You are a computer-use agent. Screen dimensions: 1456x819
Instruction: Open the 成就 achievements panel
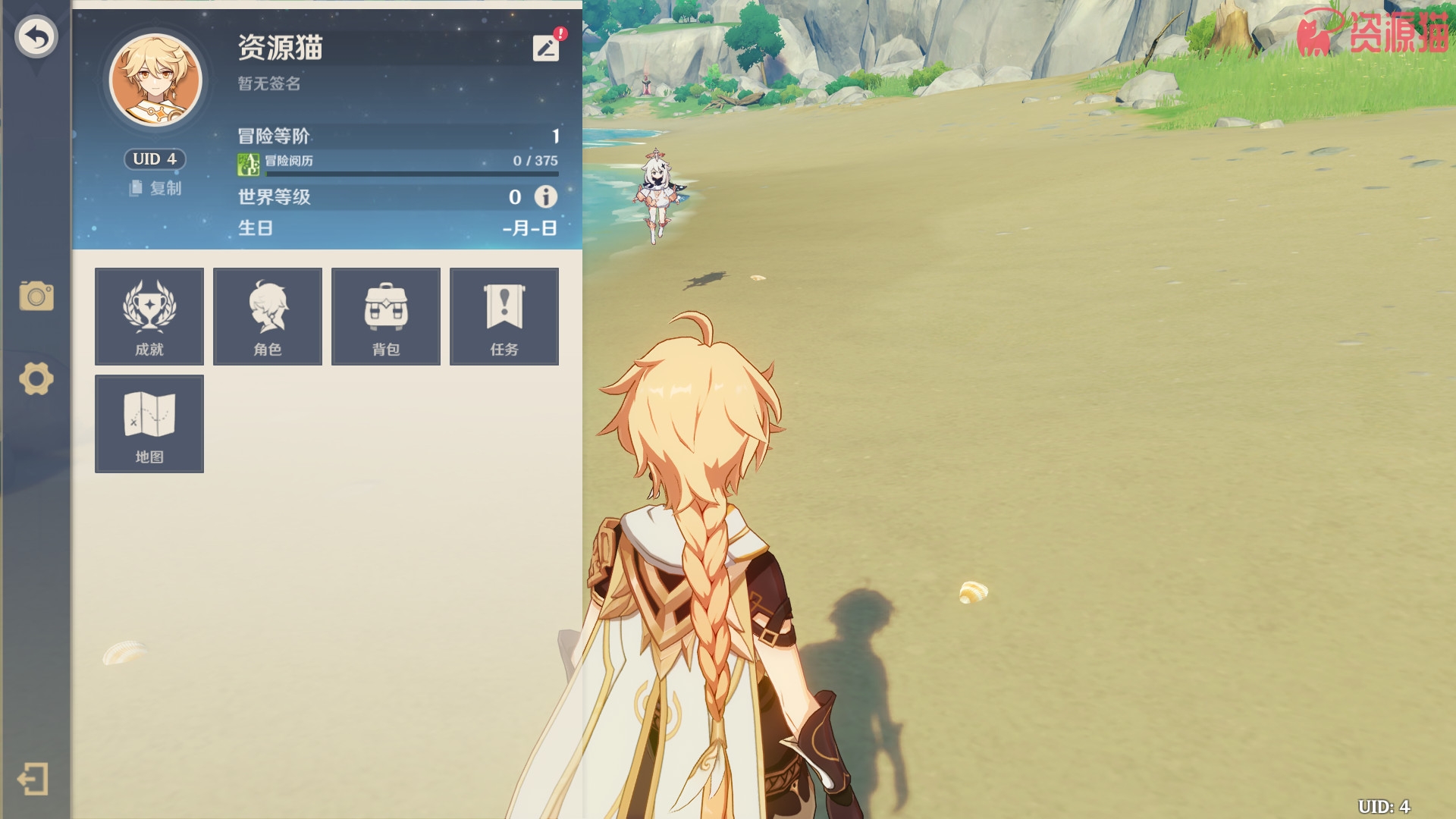[x=149, y=316]
